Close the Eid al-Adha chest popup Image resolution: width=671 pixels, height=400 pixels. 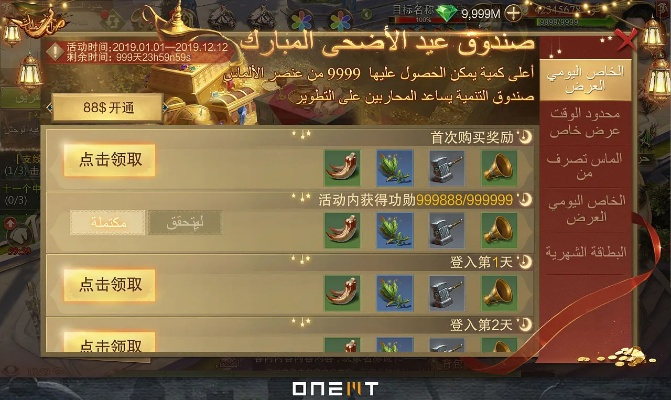627,41
